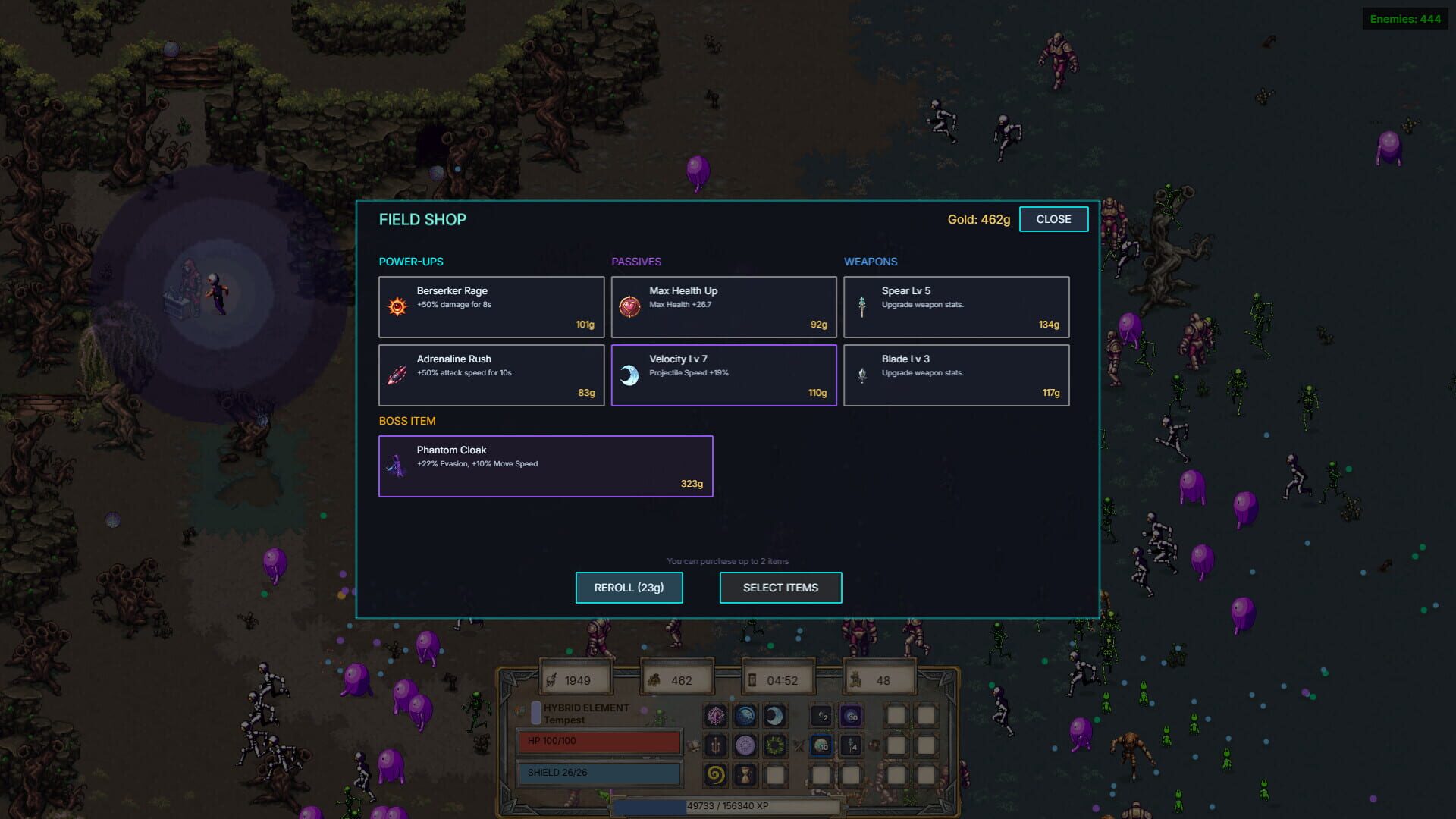Click the hourglass timer icon in the HUD
1456x819 pixels.
click(753, 678)
